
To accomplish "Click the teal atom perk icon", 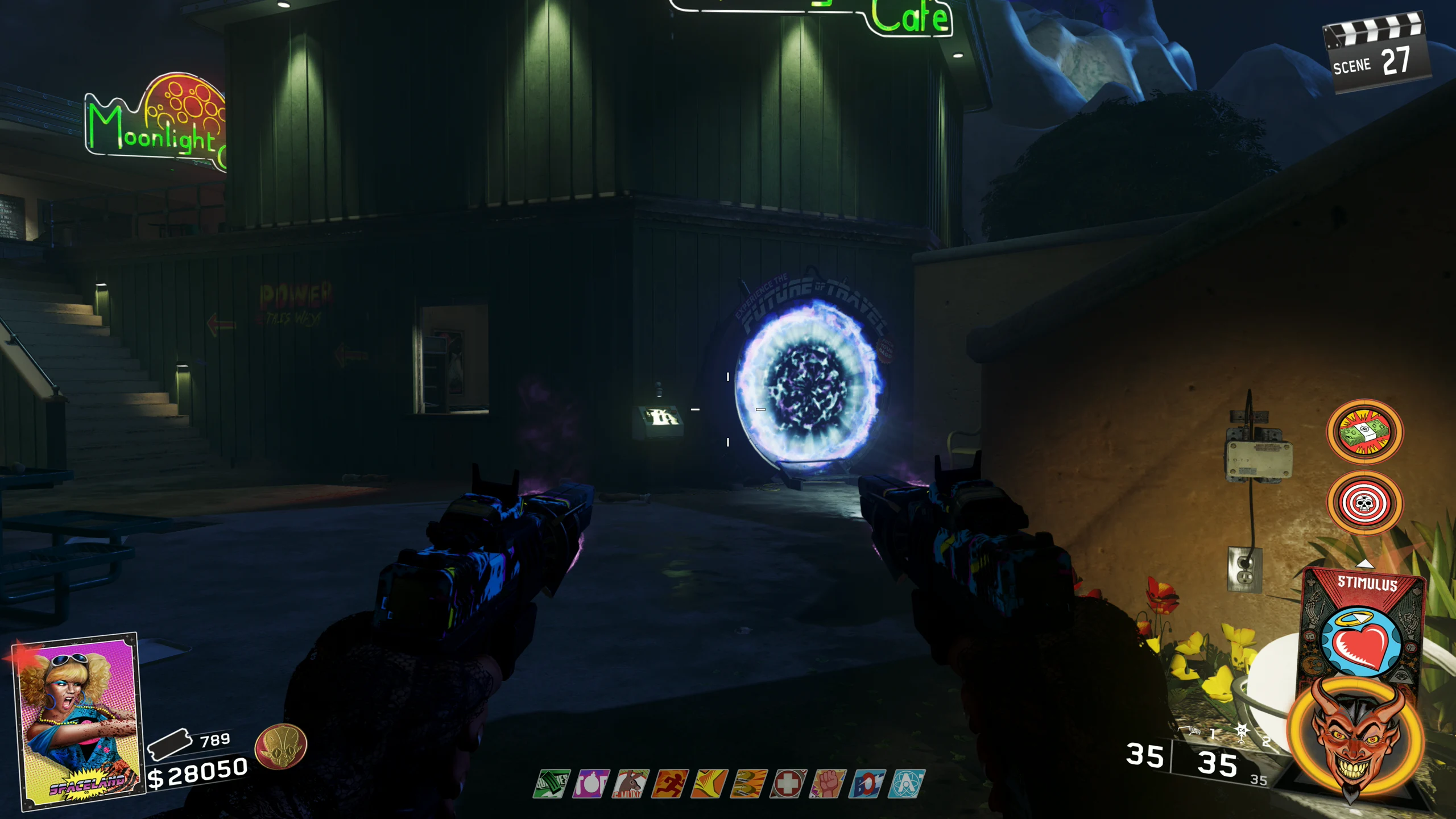I will coord(907,784).
